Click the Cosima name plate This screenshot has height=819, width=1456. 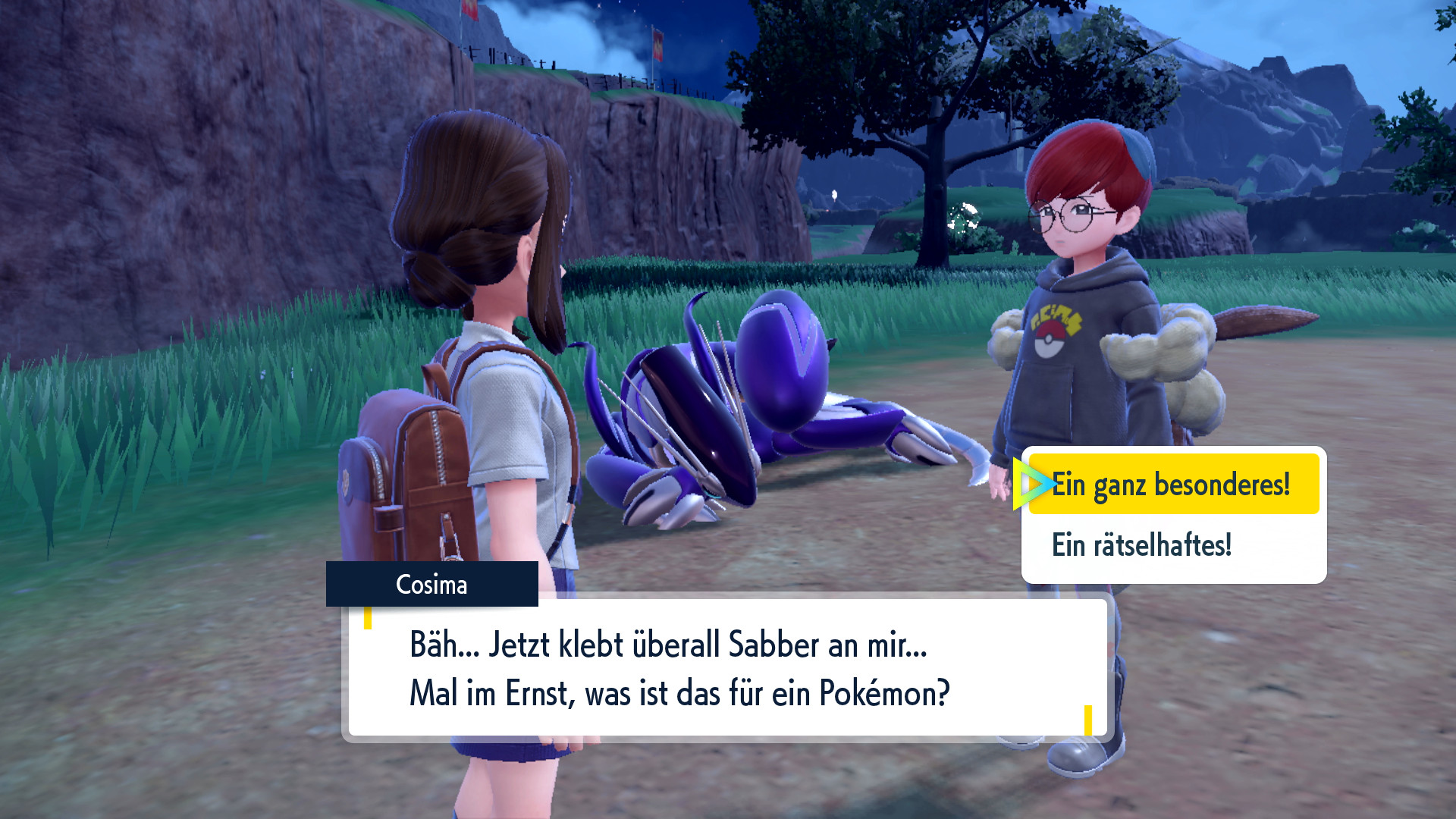(432, 585)
